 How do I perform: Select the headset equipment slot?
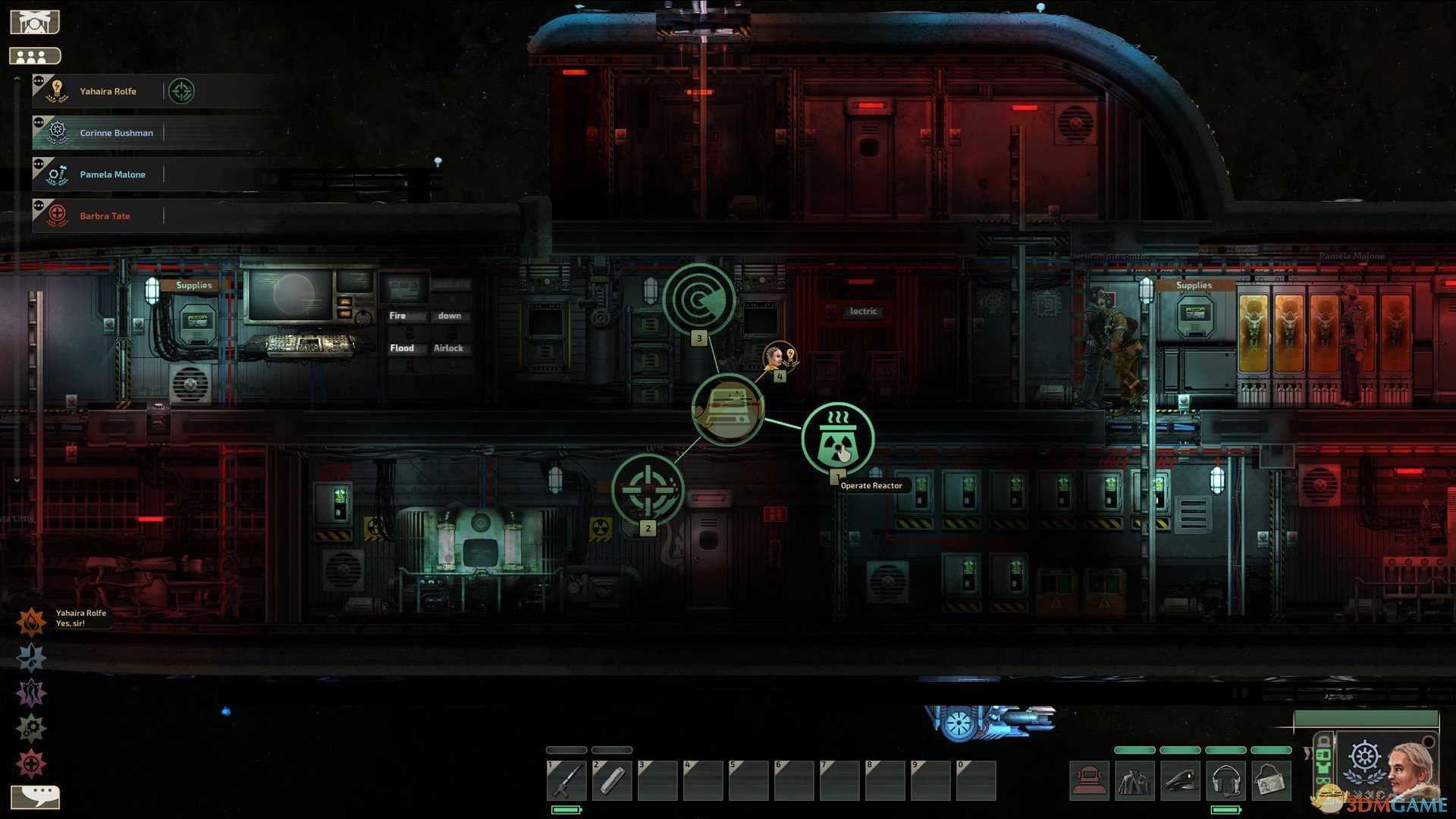(x=1225, y=780)
